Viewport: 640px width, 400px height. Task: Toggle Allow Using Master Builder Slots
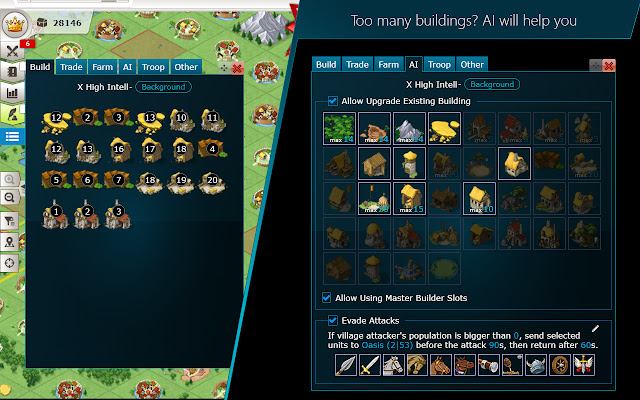327,297
